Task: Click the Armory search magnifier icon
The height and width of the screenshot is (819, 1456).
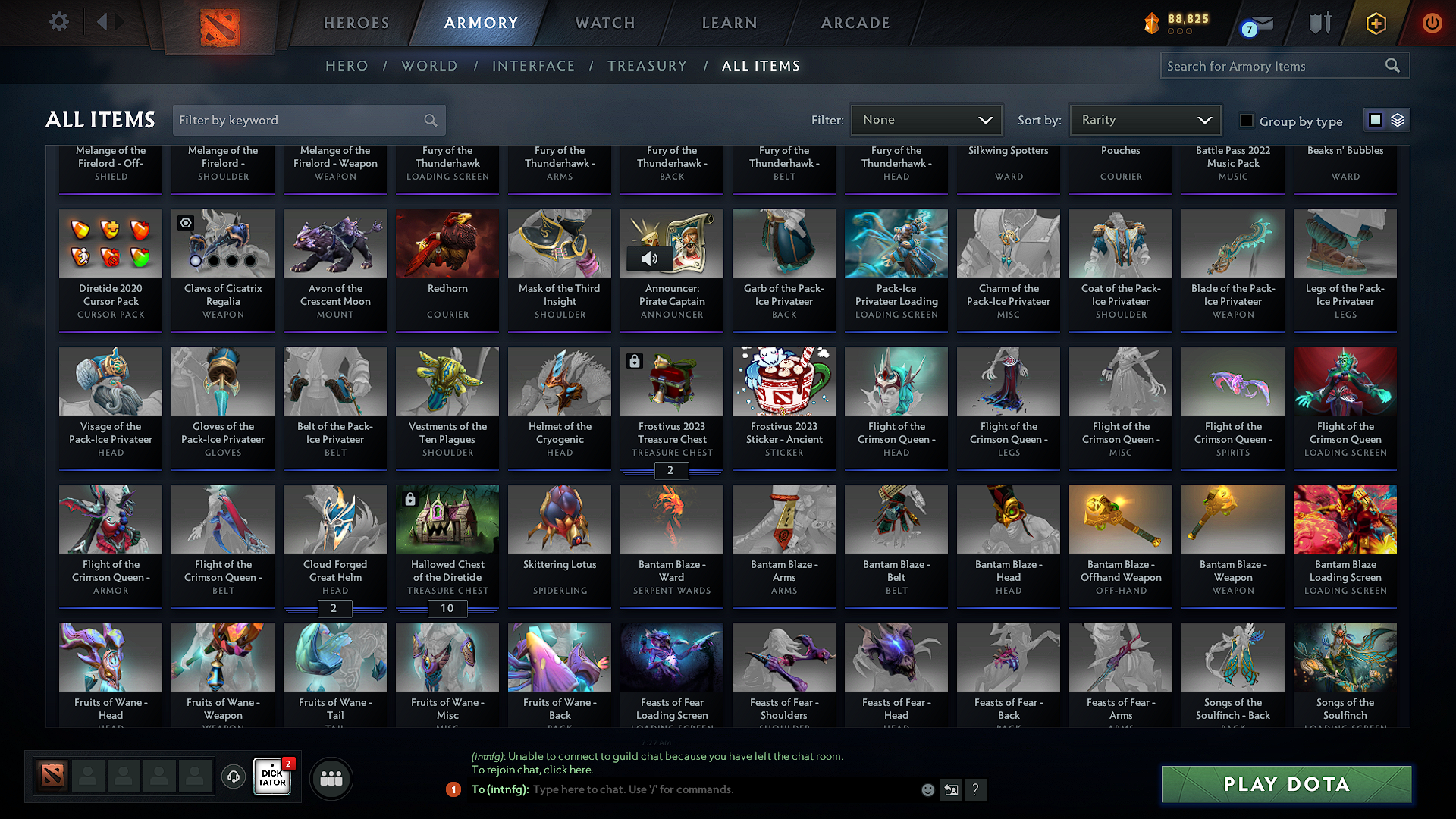Action: coord(1393,65)
